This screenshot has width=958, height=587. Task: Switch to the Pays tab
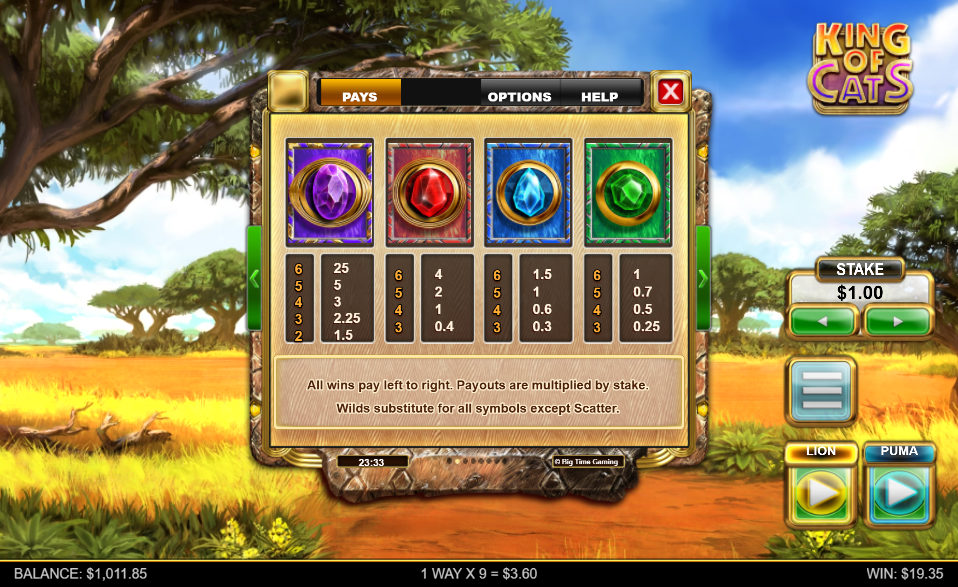360,96
